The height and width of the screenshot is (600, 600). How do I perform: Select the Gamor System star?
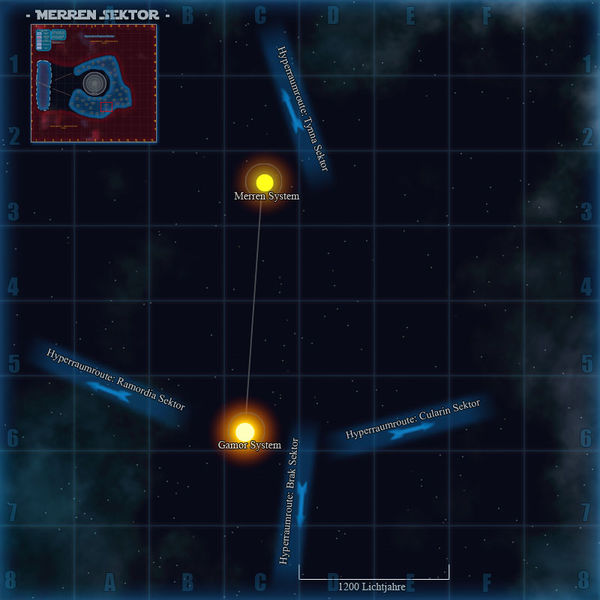[245, 431]
